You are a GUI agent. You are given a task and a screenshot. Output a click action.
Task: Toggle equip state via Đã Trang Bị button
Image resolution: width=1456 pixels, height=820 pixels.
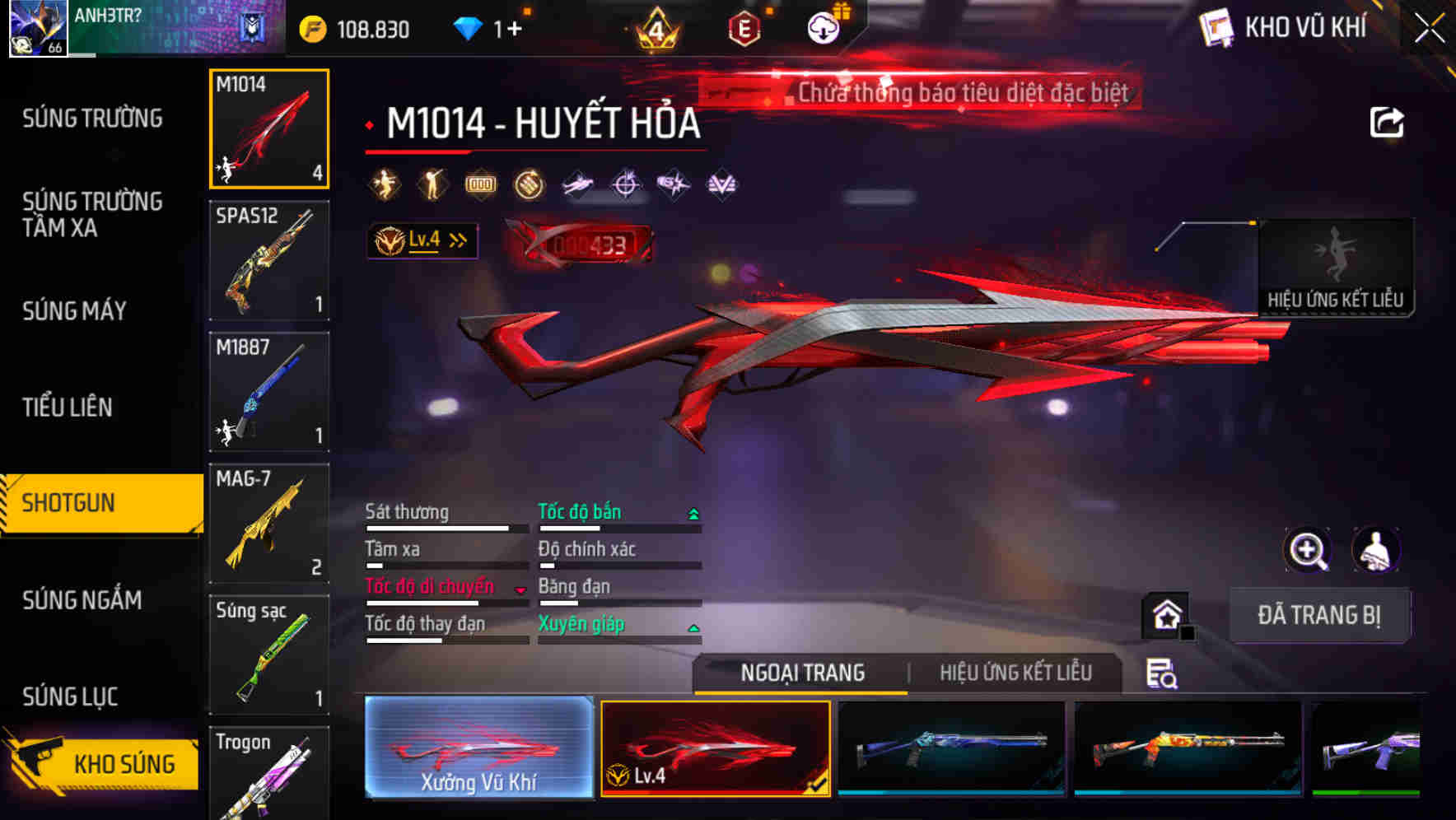(x=1319, y=615)
